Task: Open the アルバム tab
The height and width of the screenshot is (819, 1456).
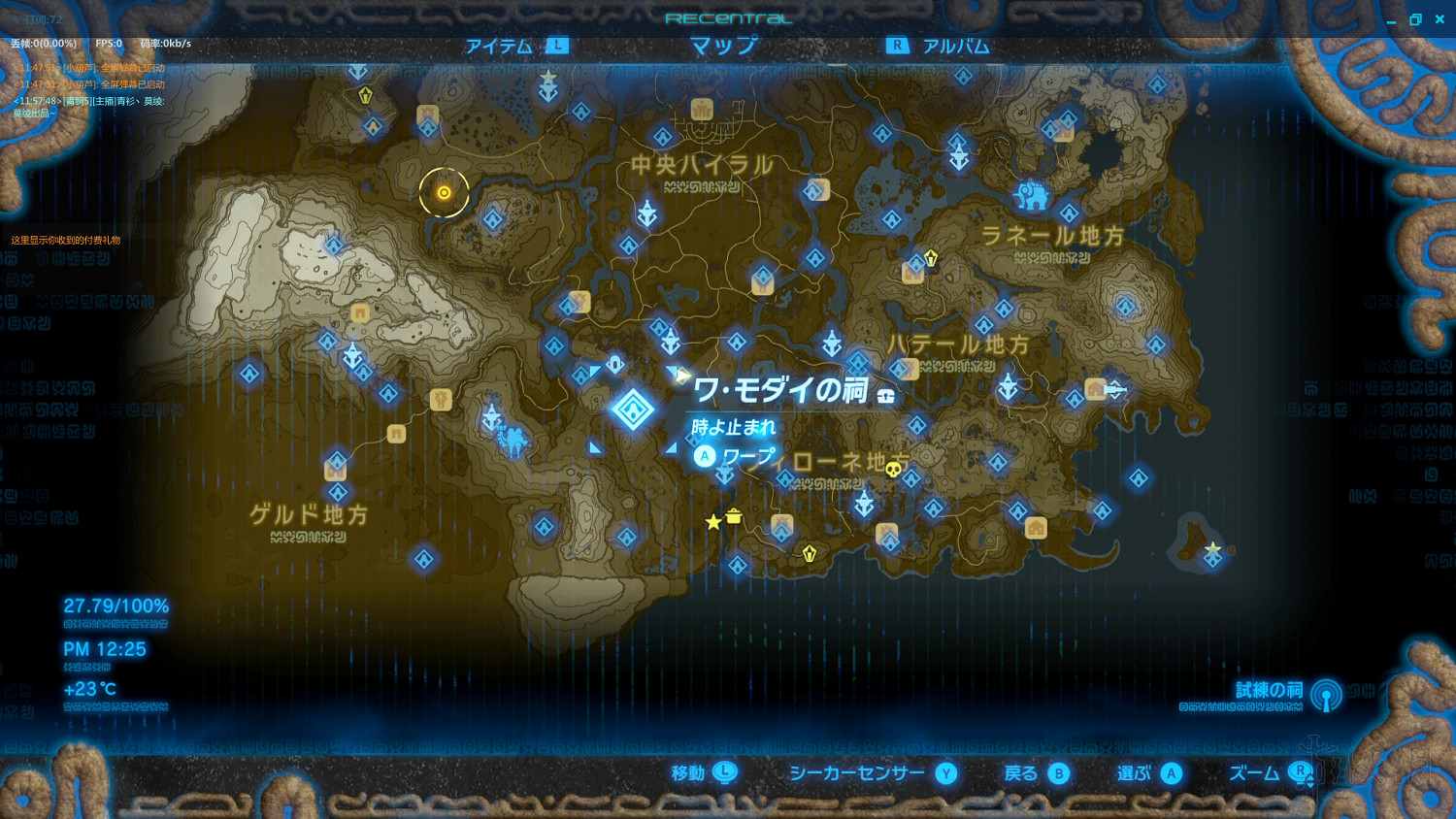Action: (957, 45)
